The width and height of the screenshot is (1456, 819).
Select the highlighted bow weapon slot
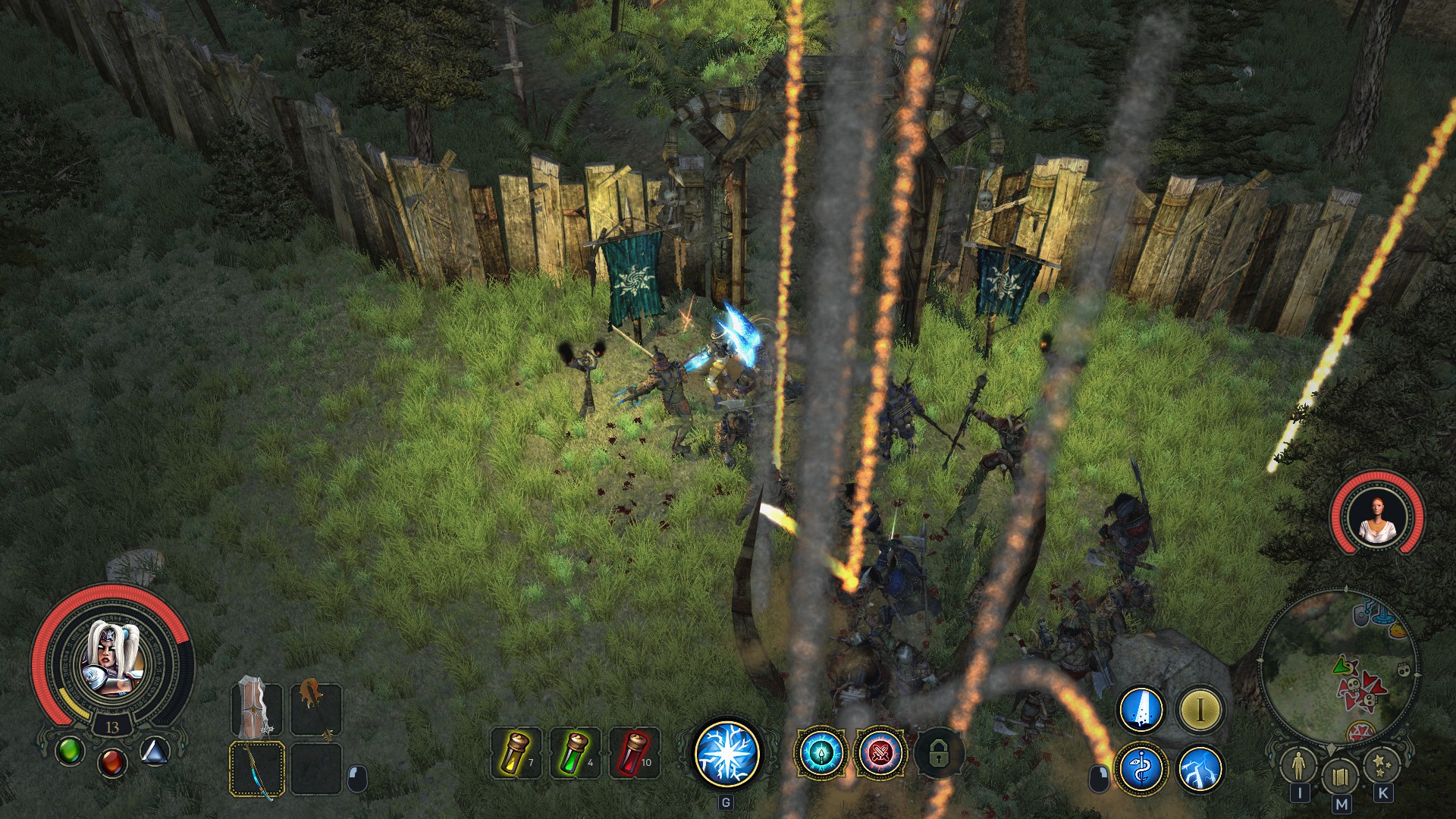tap(256, 769)
